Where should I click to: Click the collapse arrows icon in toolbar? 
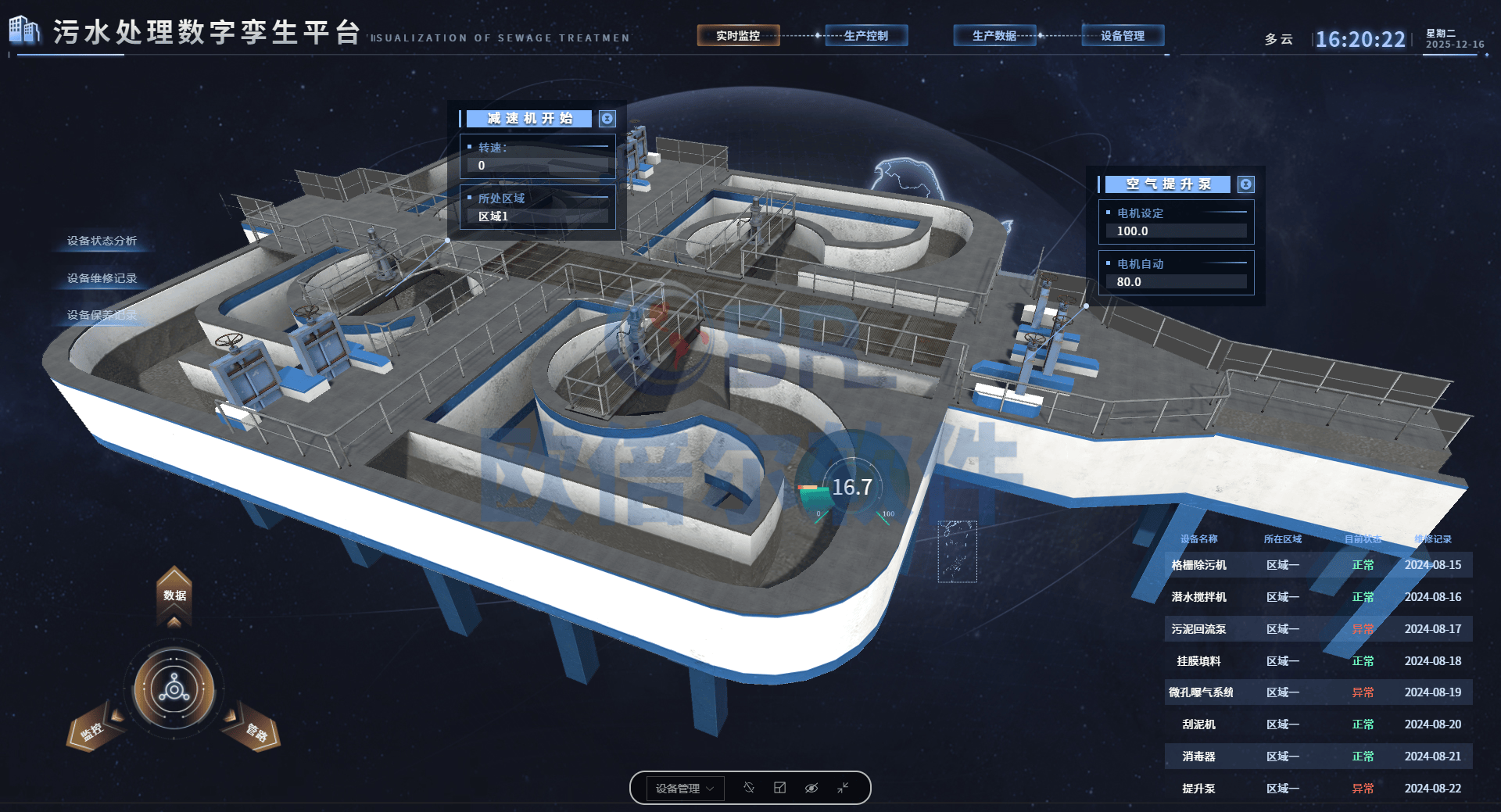[843, 788]
